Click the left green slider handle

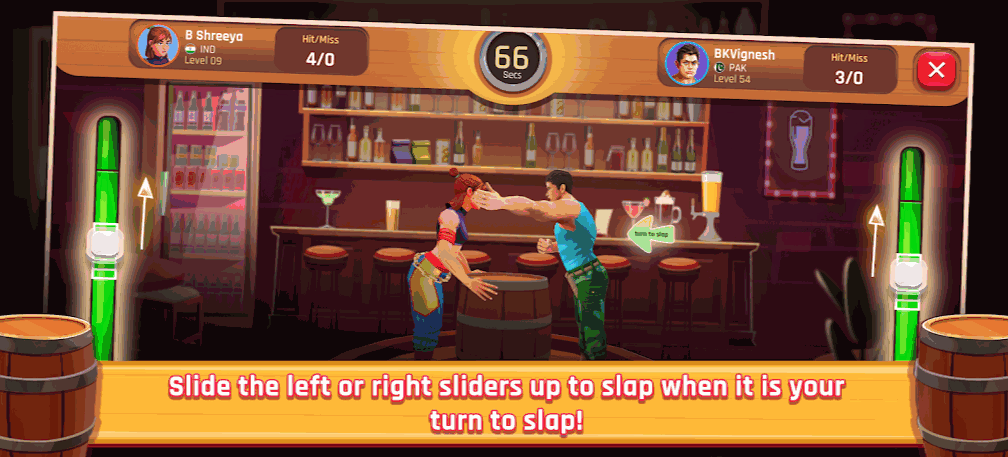click(106, 245)
